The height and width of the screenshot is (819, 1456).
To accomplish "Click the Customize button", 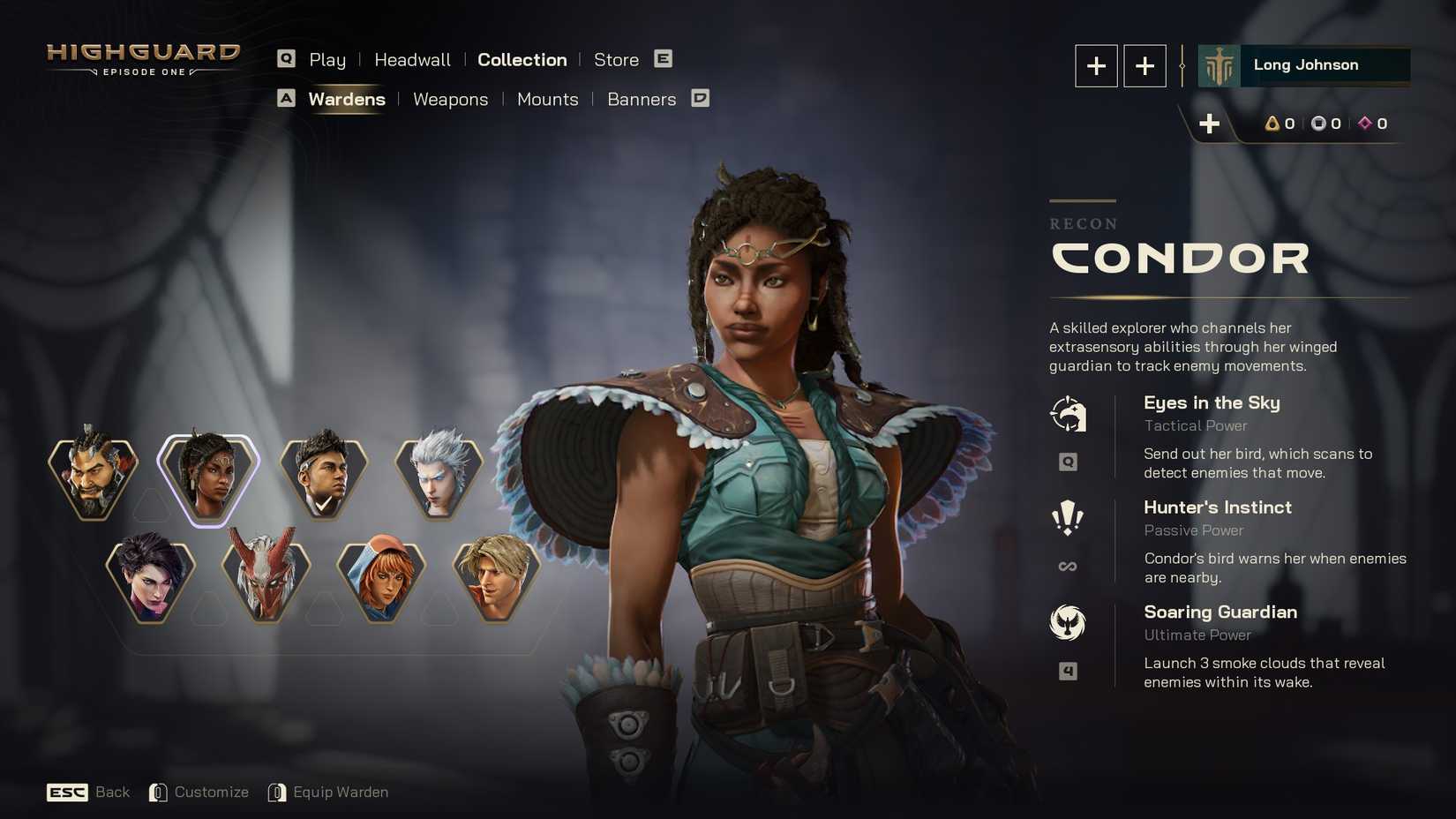I will (212, 792).
